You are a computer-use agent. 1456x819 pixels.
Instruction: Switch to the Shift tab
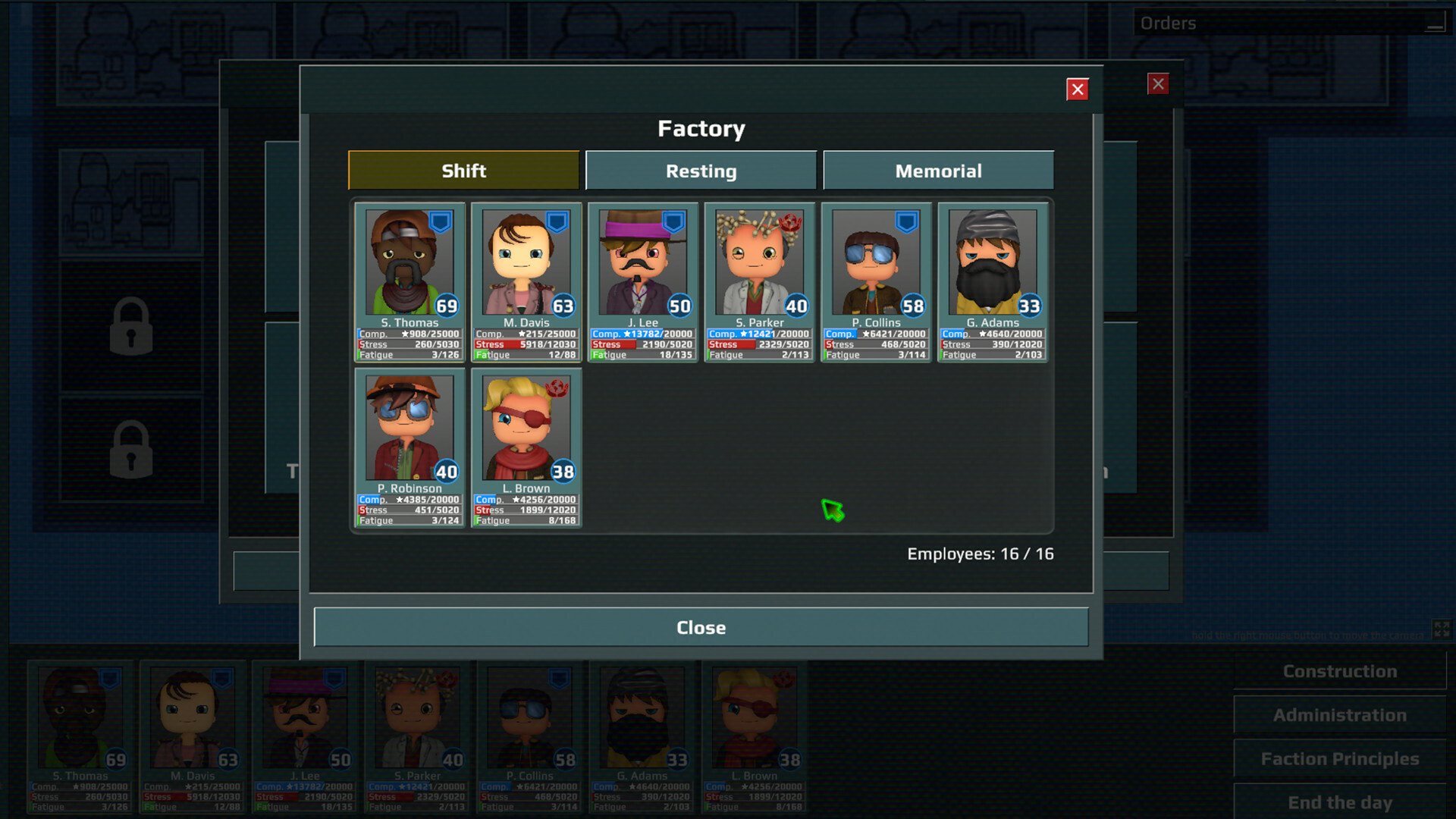click(x=463, y=171)
